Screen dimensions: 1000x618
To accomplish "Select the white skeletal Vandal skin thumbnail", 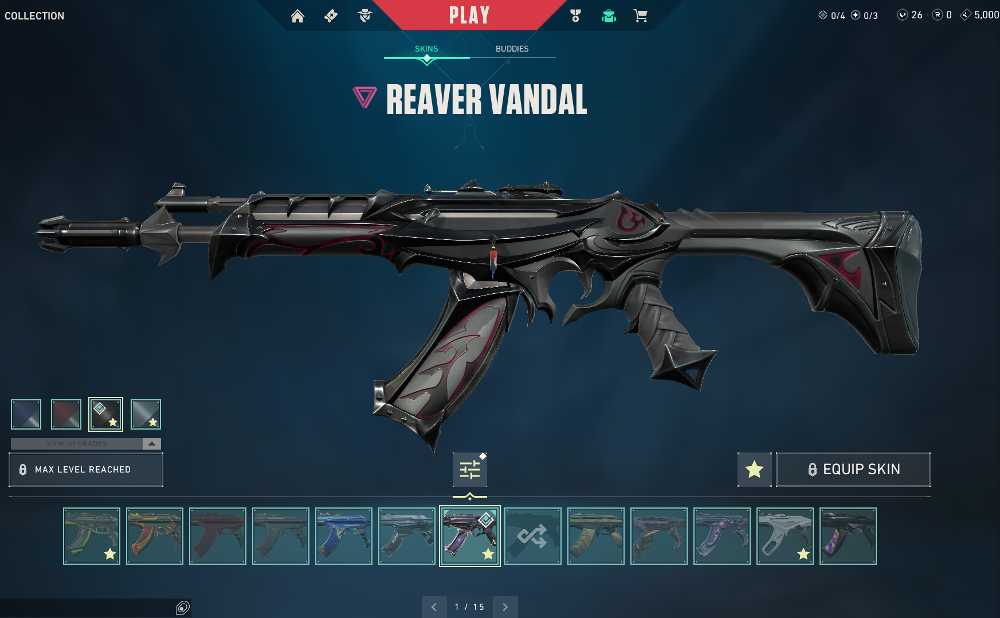I will [x=785, y=536].
